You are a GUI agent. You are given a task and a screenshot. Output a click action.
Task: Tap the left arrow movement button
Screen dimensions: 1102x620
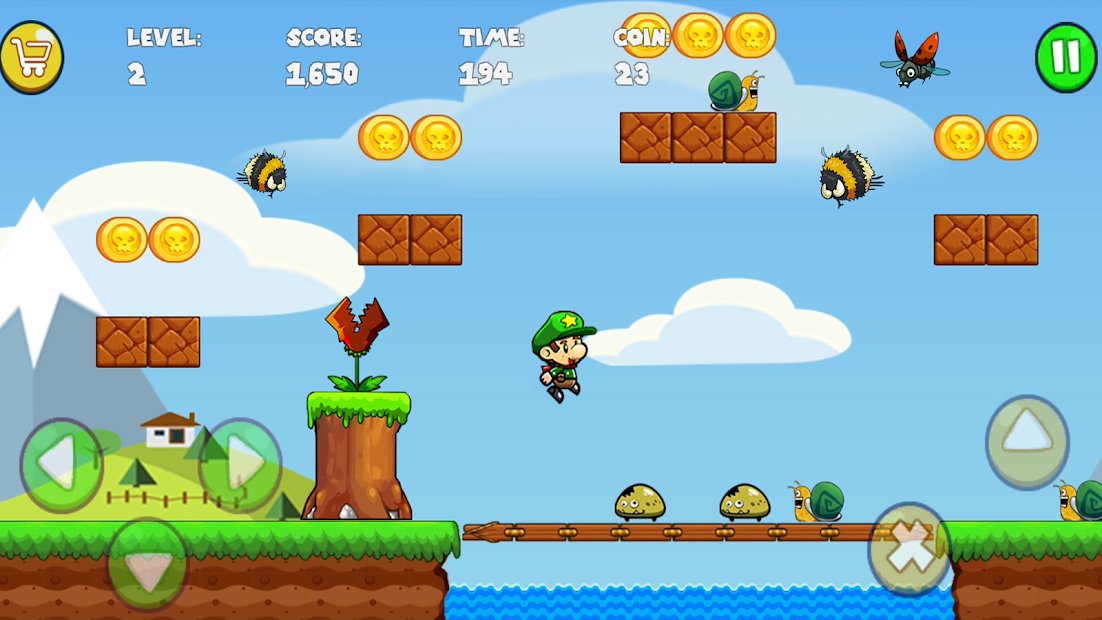tap(61, 464)
